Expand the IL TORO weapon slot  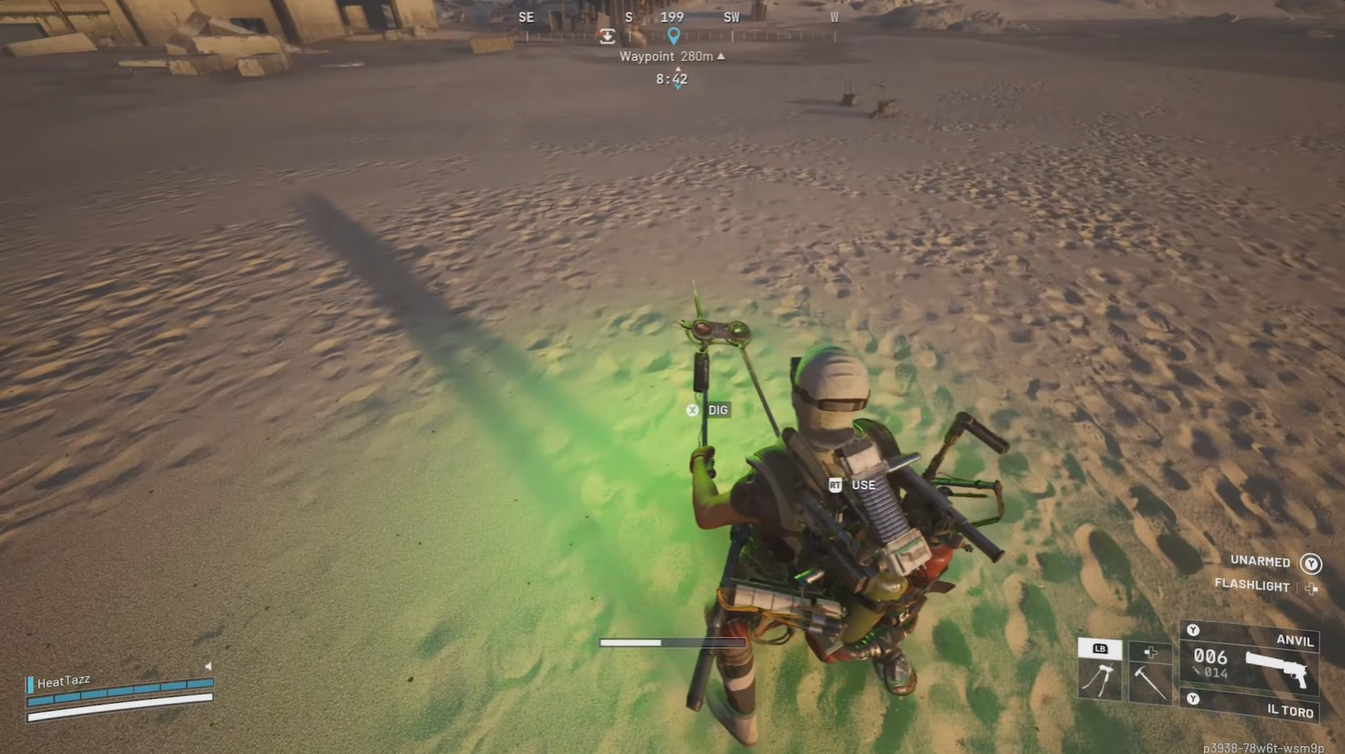(x=1193, y=698)
